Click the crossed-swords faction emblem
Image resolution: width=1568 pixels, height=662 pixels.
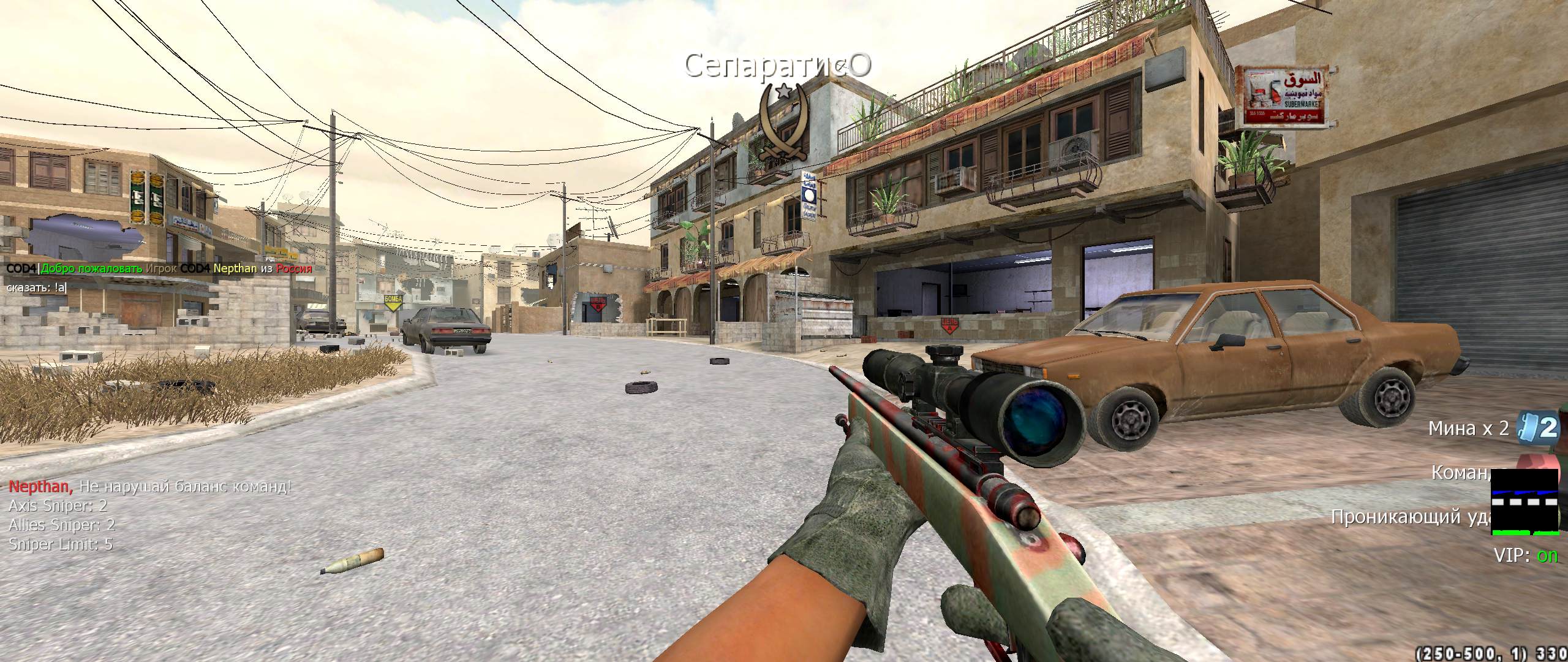tap(782, 124)
